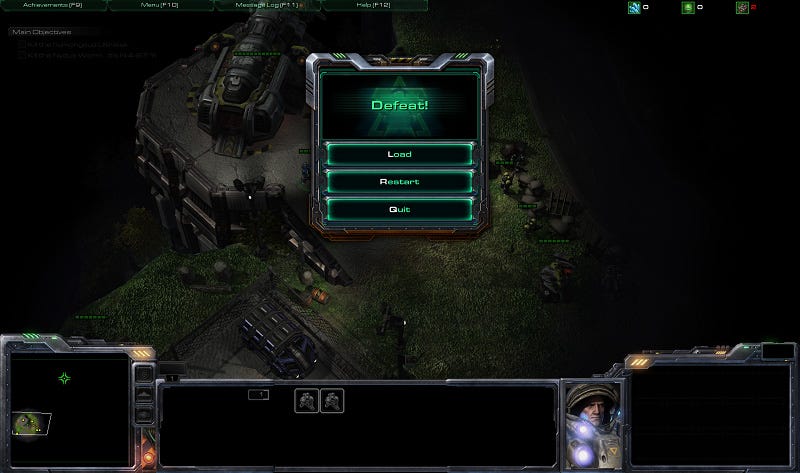This screenshot has height=473, width=800.
Task: Load a saved game from the Defeat dialog
Action: [399, 154]
